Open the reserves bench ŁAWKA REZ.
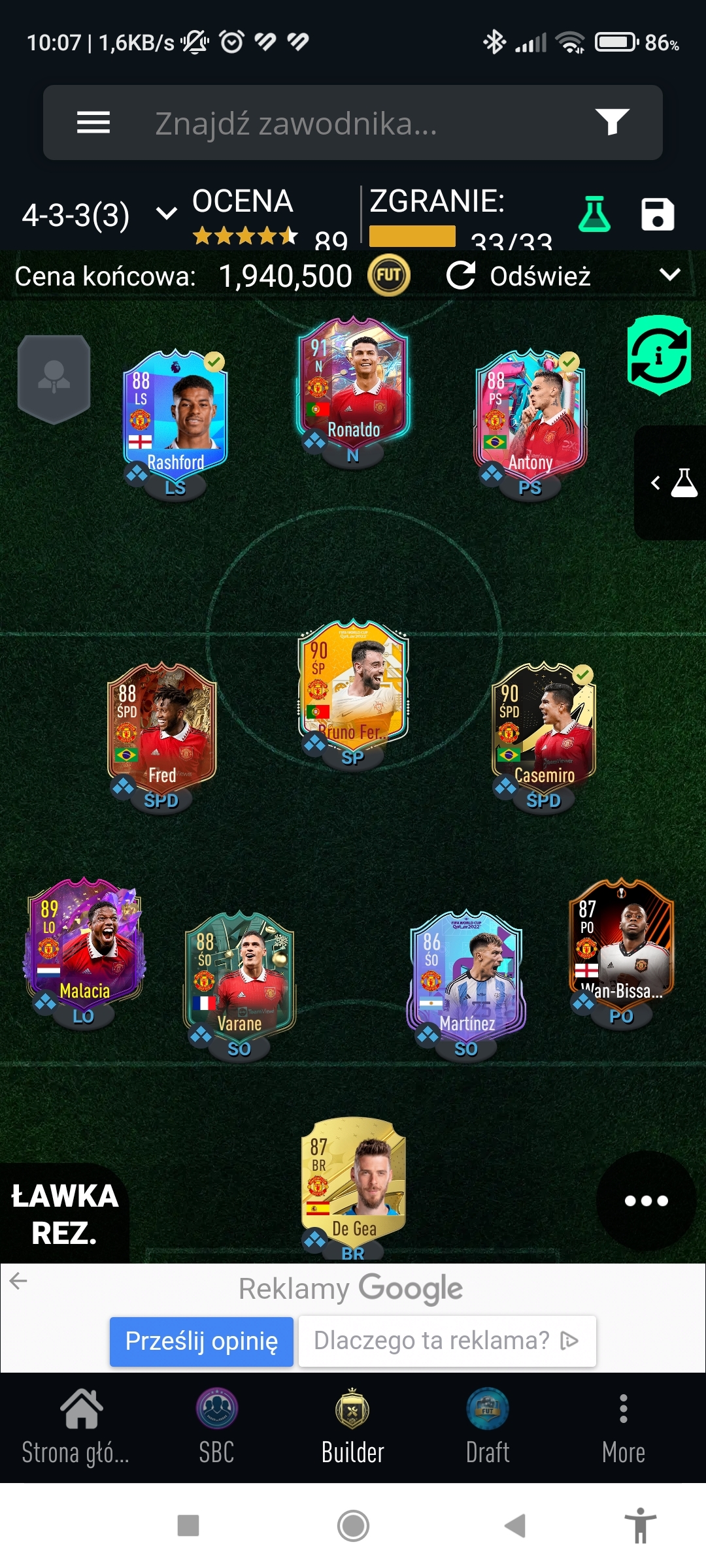 pos(64,1214)
